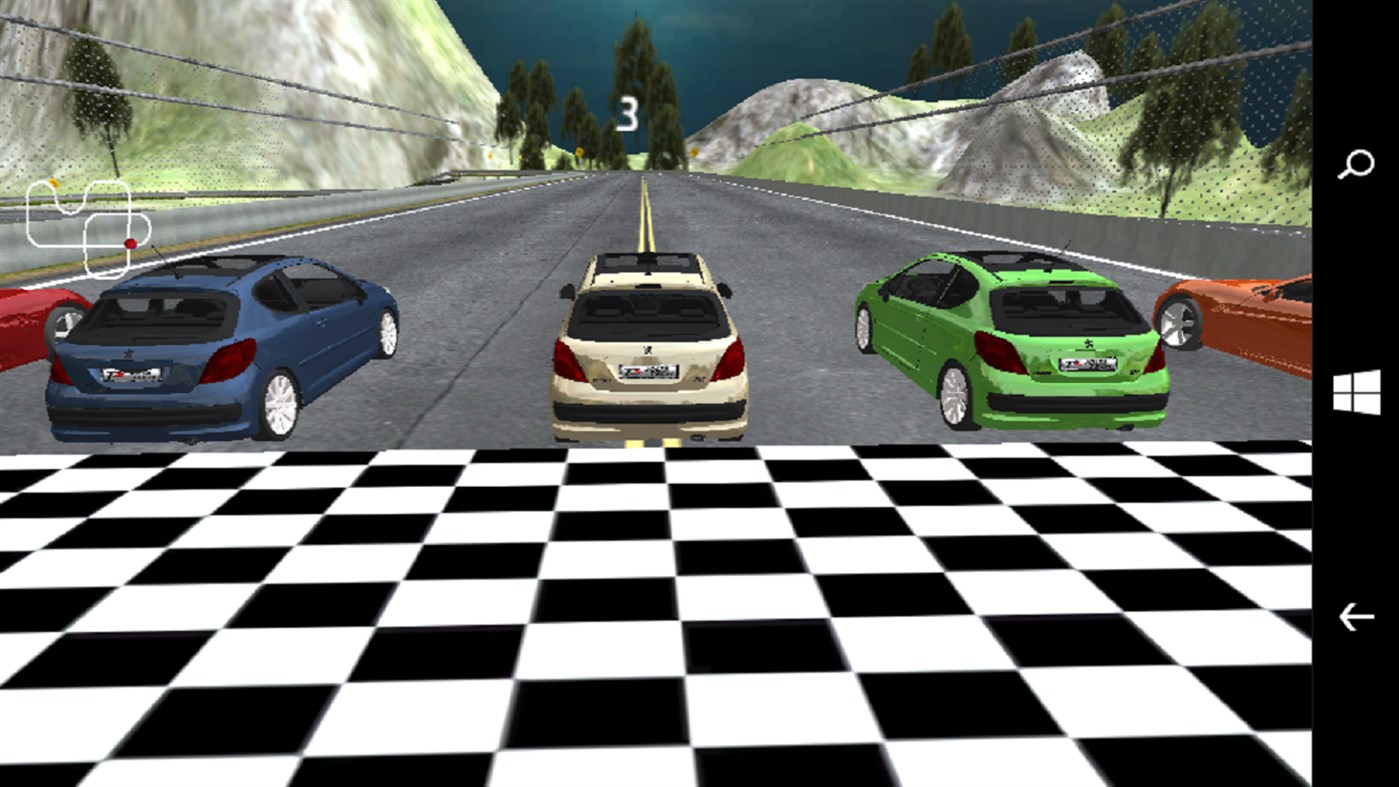Select the red player marker on the minimap
Image resolution: width=1399 pixels, height=787 pixels.
pyautogui.click(x=131, y=242)
